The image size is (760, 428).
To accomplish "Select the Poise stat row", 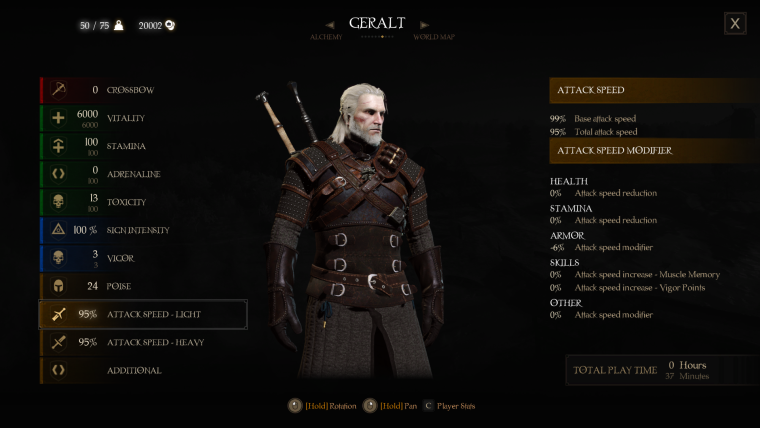I will click(x=142, y=286).
